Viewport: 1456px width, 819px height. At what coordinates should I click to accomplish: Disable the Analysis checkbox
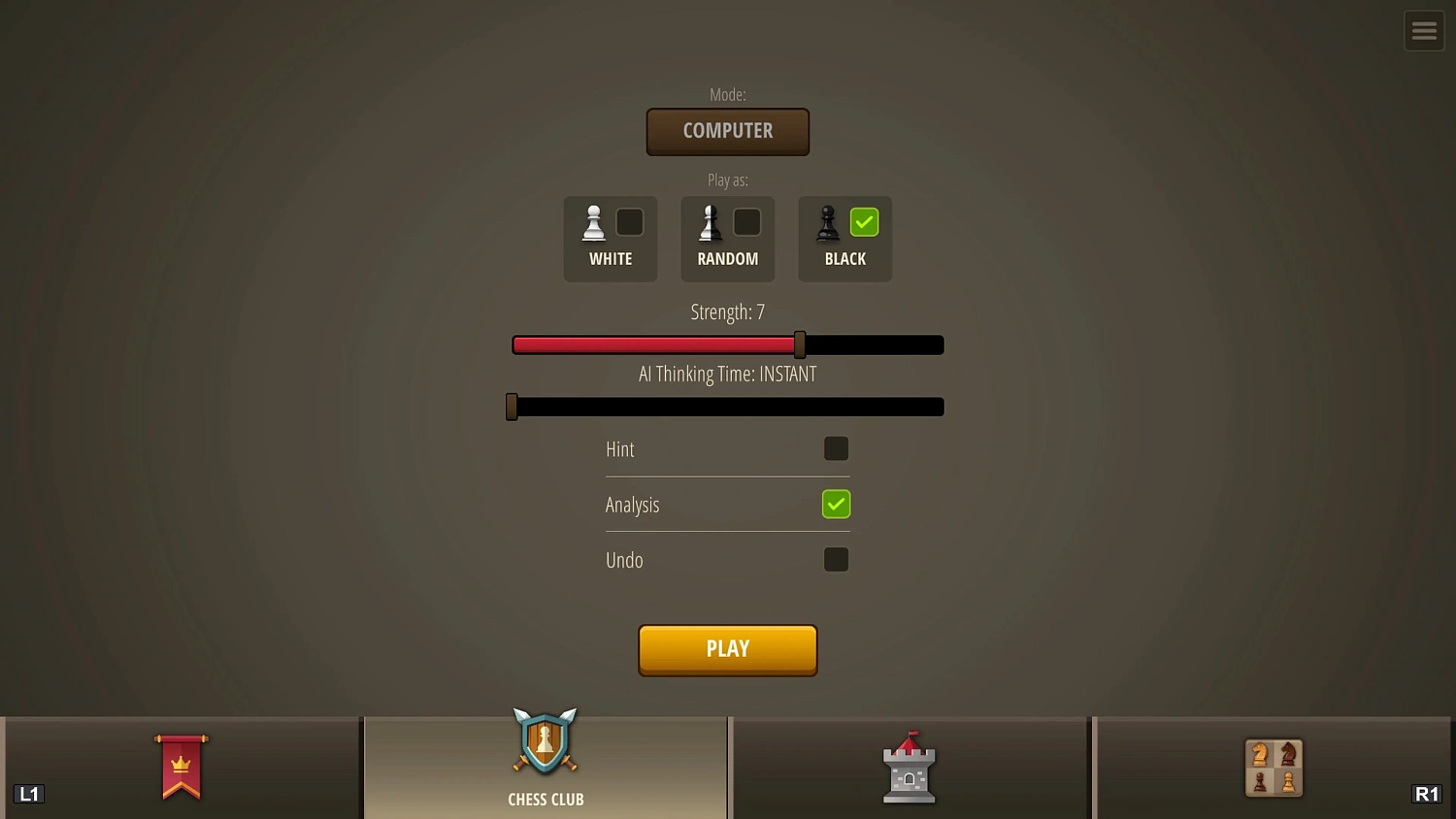tap(836, 504)
